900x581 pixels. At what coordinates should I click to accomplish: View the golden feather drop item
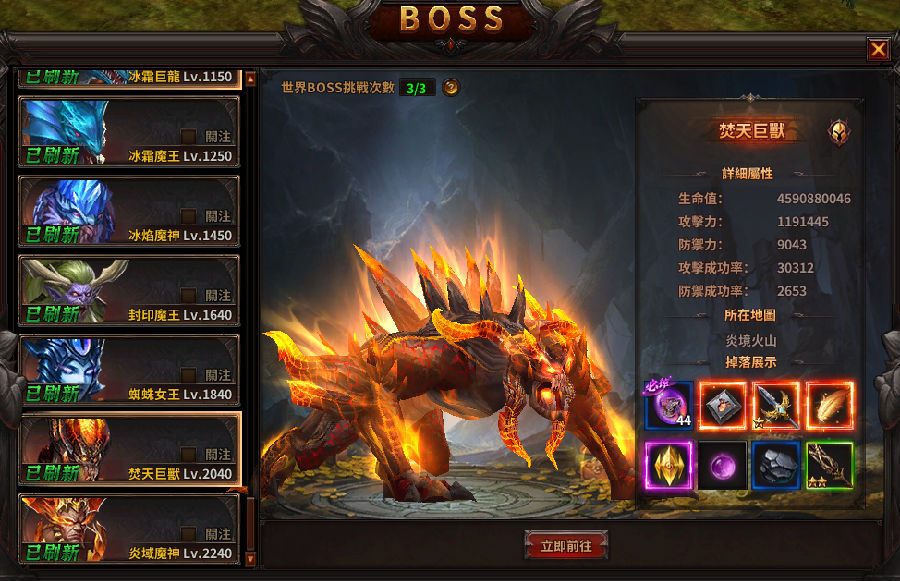(x=829, y=405)
